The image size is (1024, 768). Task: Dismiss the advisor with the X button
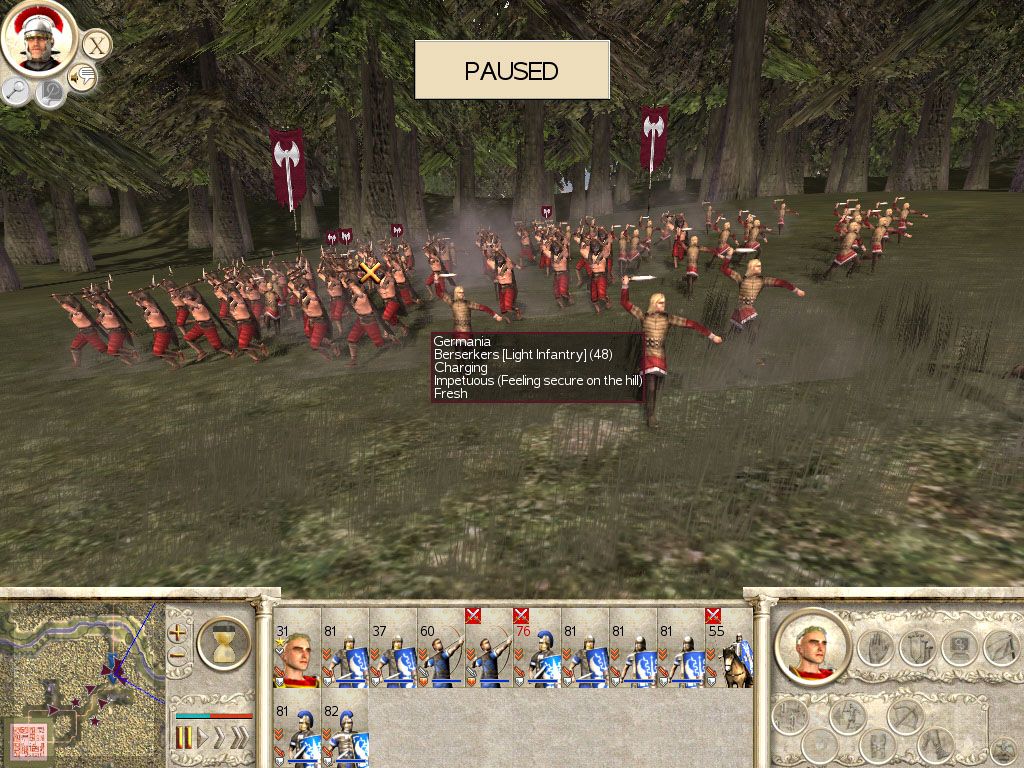(96, 44)
